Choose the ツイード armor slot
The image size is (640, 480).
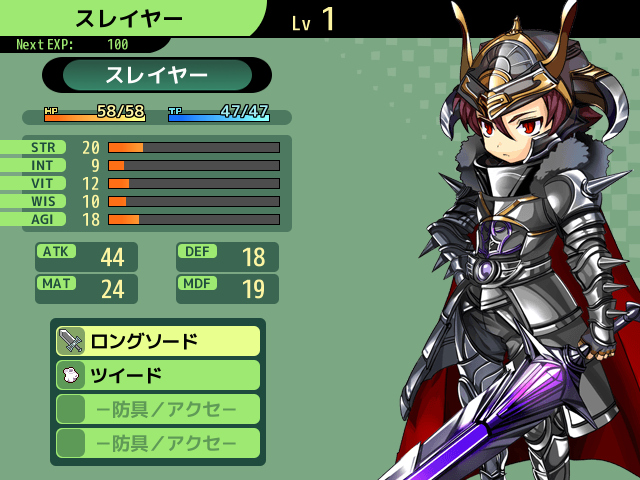coord(158,375)
